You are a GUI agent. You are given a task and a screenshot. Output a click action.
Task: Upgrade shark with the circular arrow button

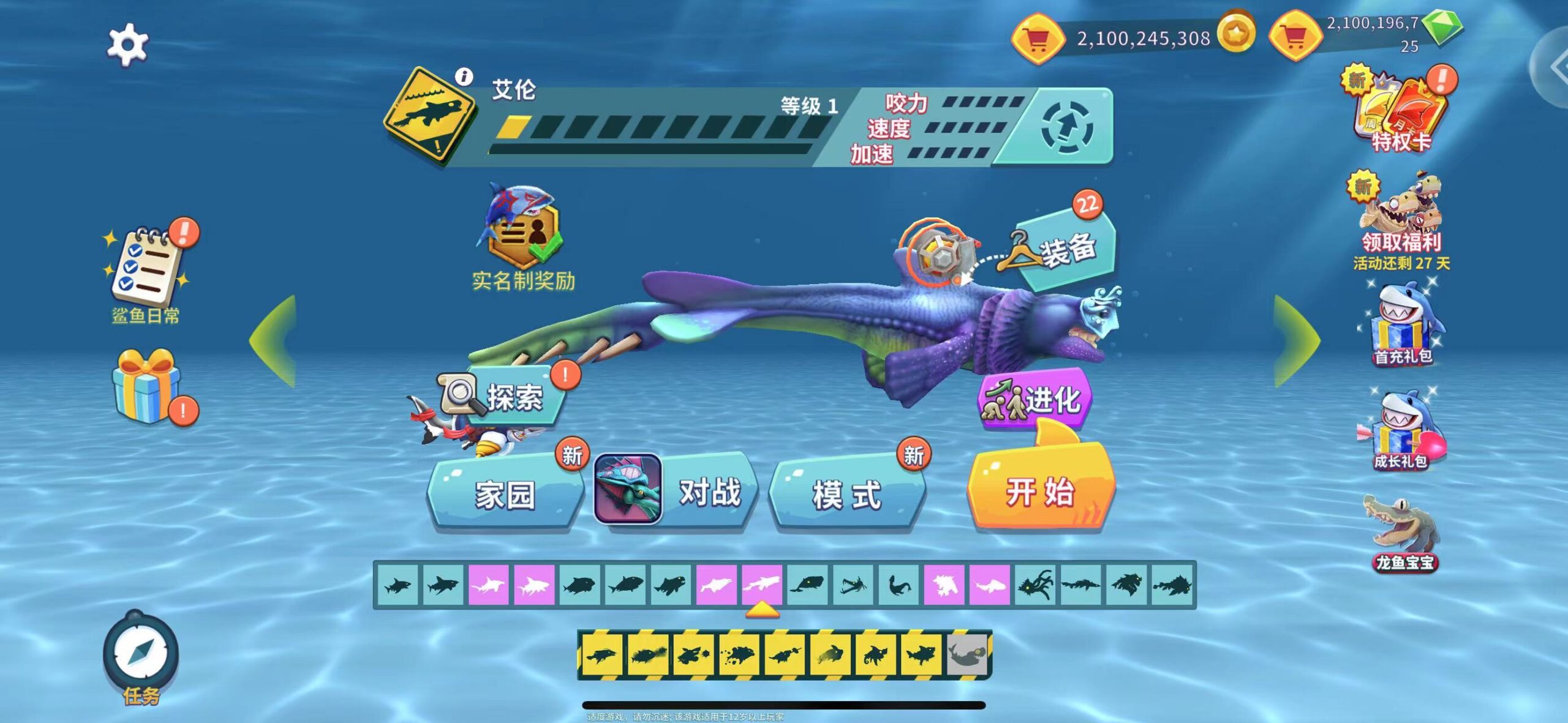pos(1066,128)
